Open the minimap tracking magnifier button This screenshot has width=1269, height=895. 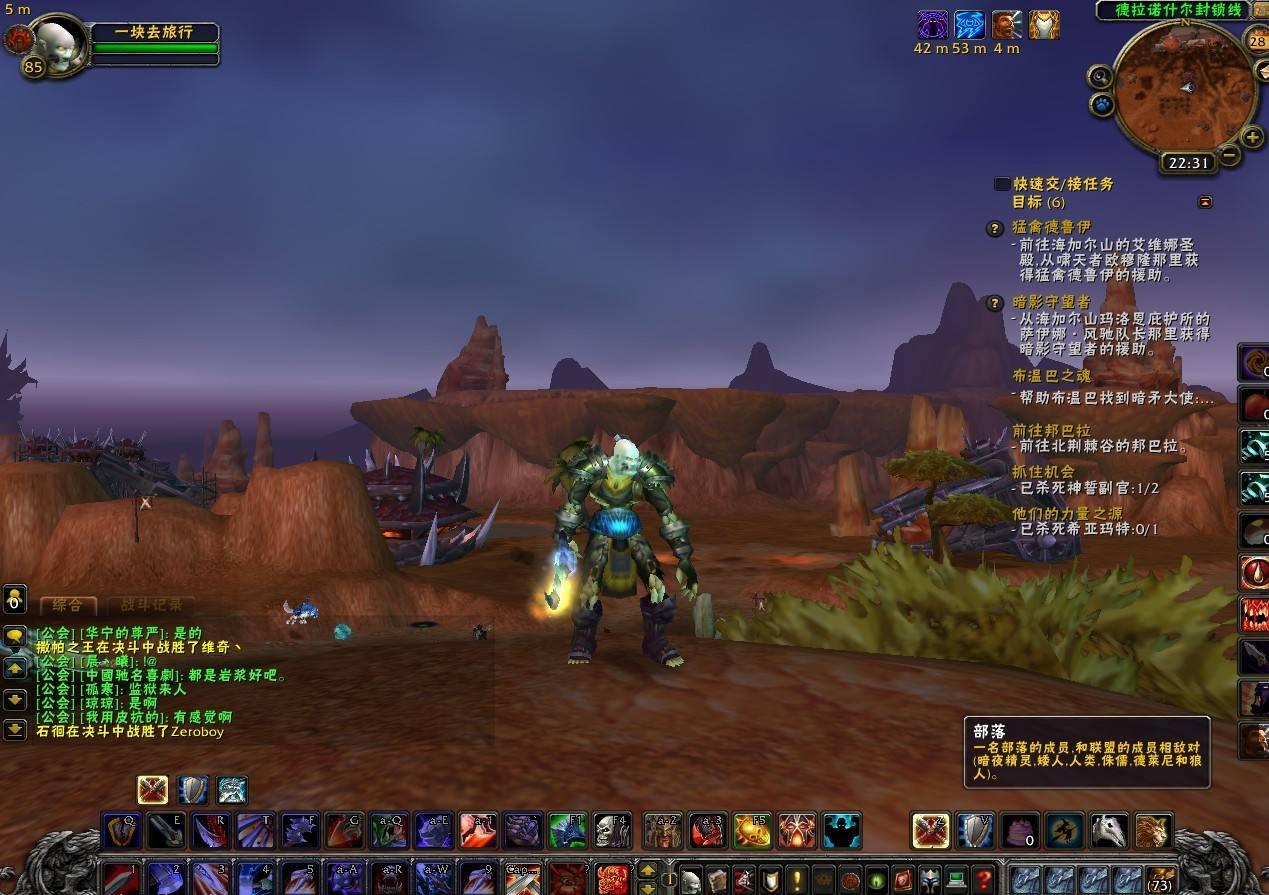[1100, 77]
